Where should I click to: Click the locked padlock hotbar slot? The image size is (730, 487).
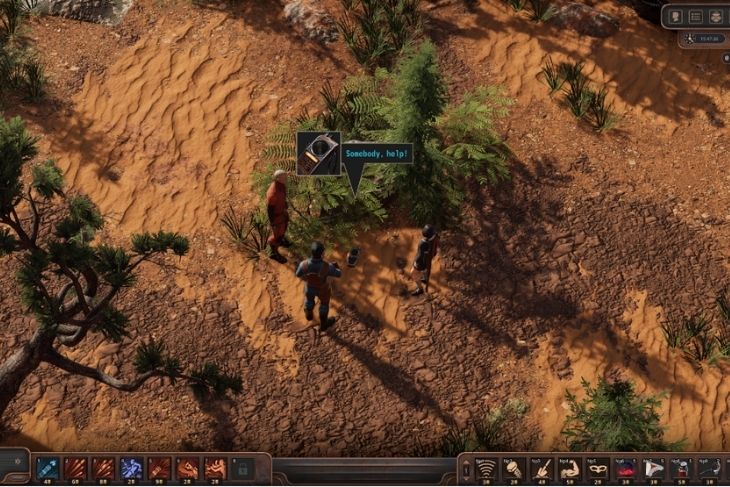click(243, 468)
